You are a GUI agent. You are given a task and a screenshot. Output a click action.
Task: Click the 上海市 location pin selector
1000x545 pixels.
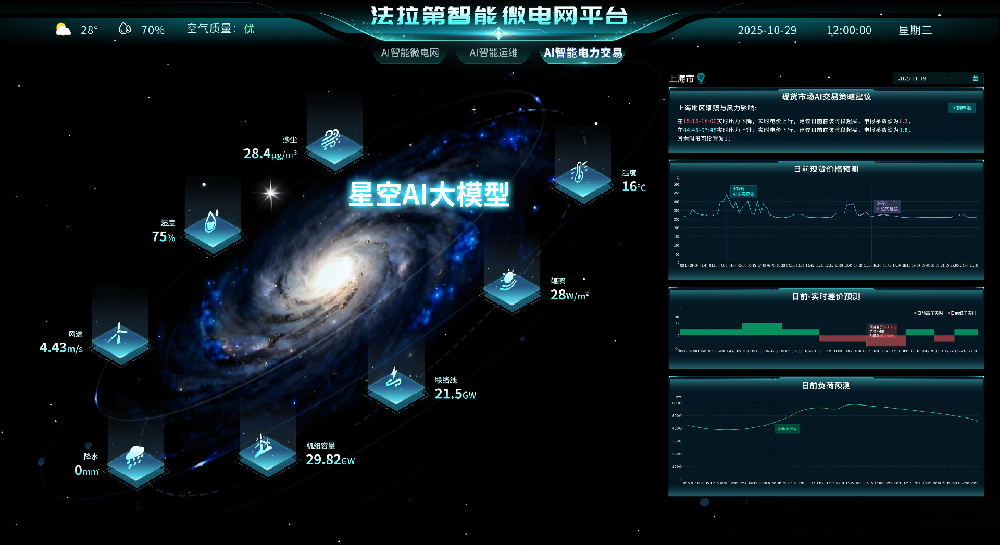(689, 77)
